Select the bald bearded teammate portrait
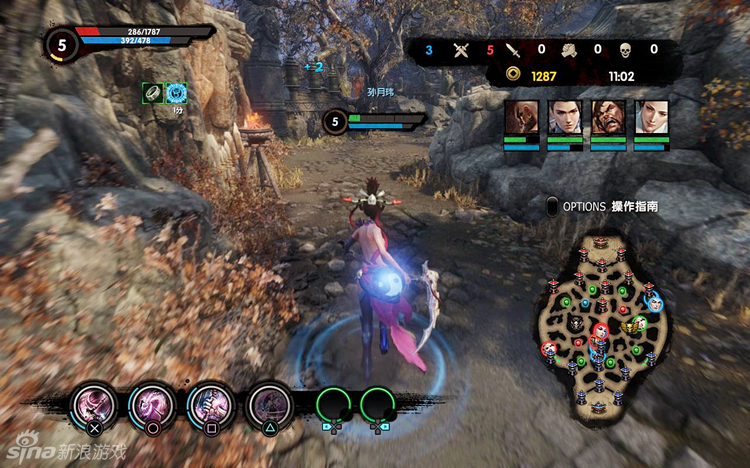 pyautogui.click(x=519, y=117)
